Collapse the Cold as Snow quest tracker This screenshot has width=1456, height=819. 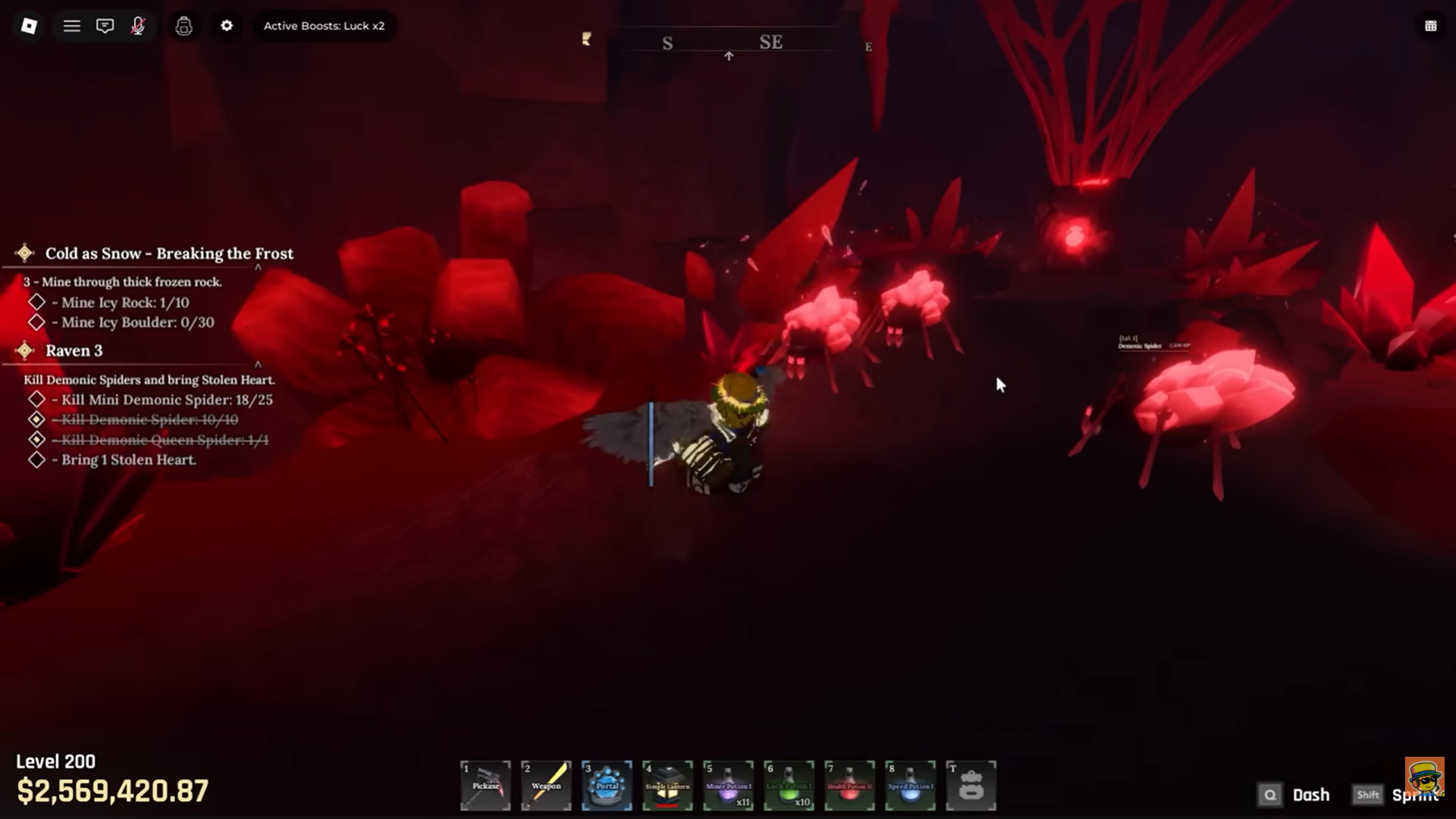pos(258,268)
